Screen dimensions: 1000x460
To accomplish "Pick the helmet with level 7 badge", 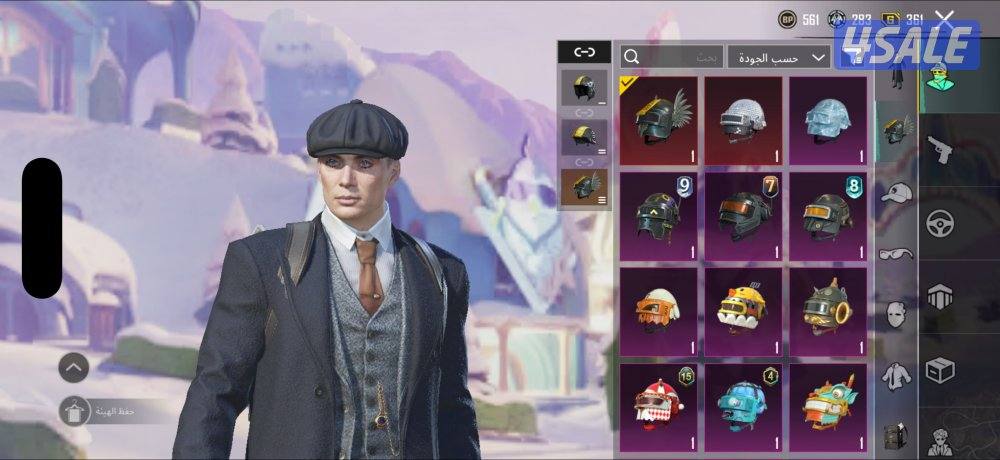I will tap(742, 214).
